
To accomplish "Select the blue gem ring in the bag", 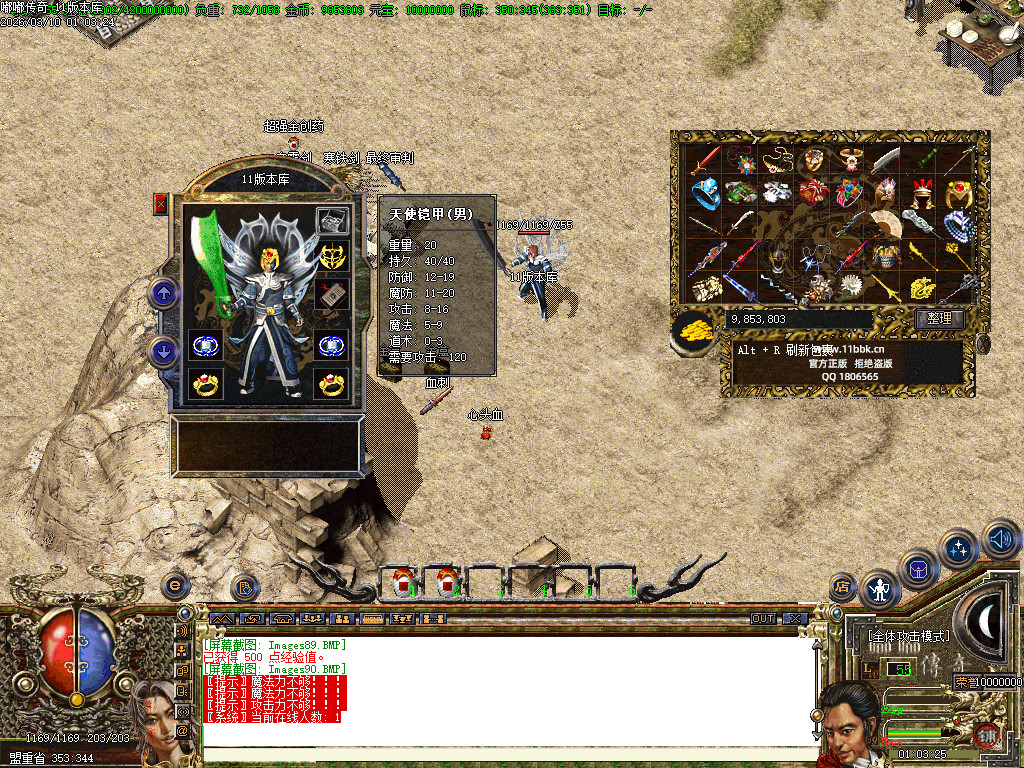I will pos(706,191).
